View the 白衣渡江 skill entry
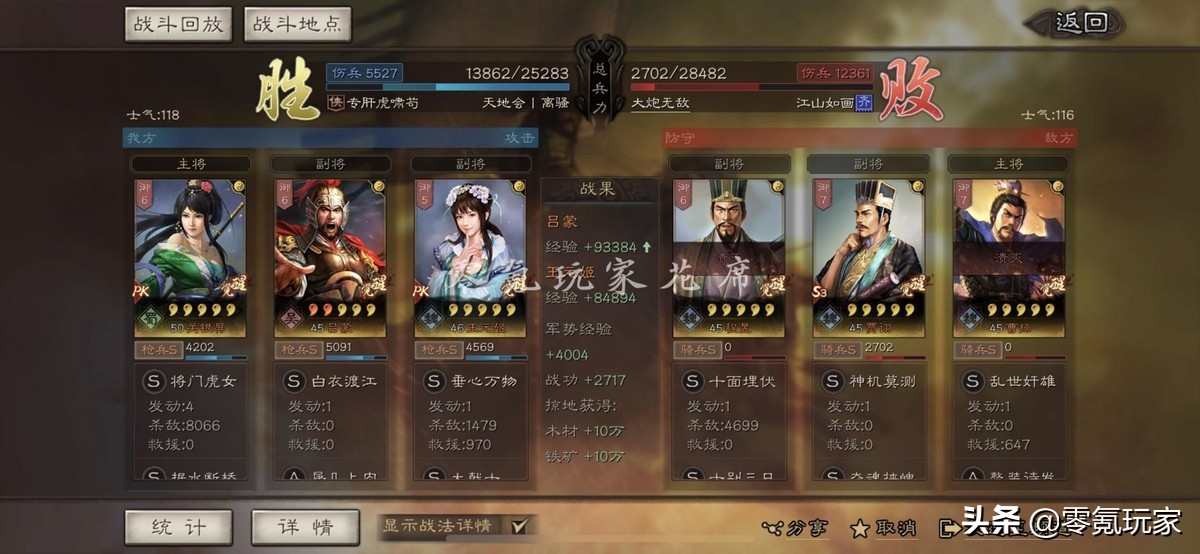Screen dimensions: 1200x554 [x=330, y=382]
